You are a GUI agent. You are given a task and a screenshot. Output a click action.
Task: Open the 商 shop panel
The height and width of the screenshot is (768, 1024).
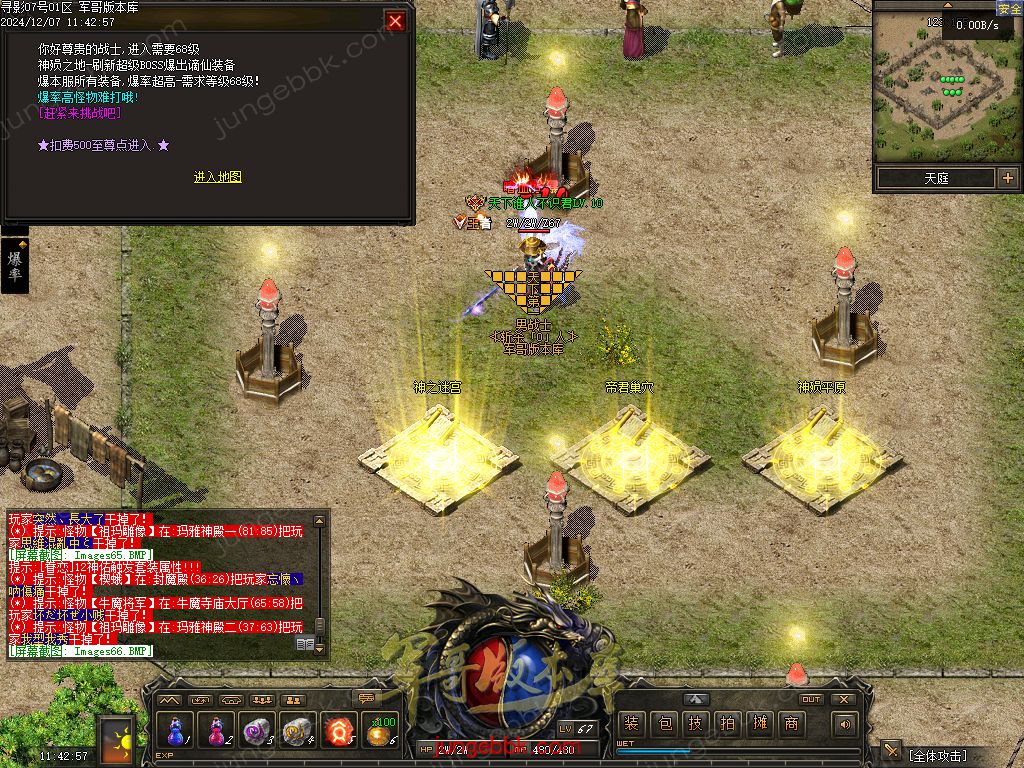(791, 725)
